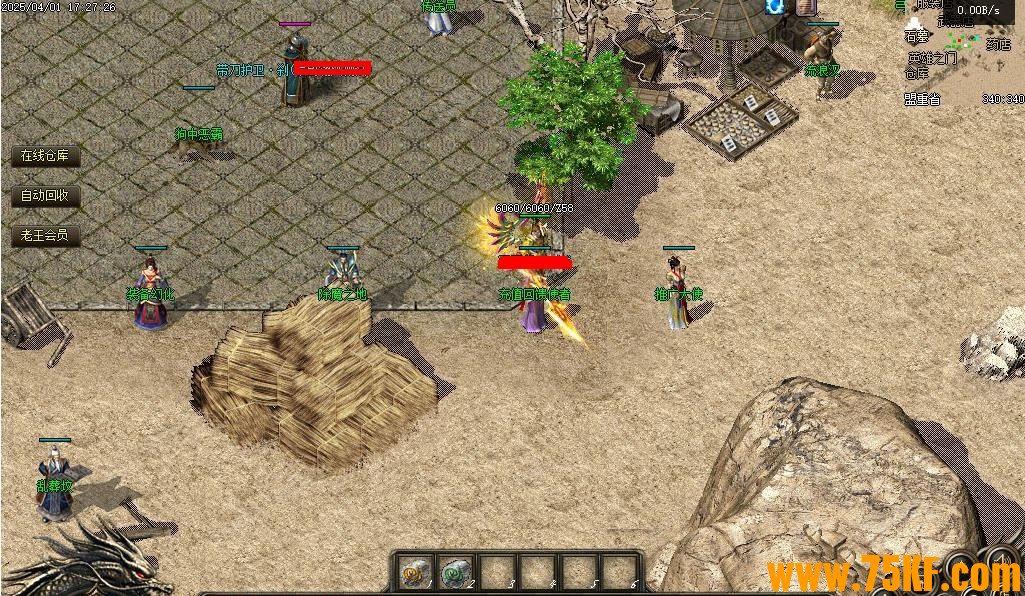This screenshot has width=1025, height=596.
Task: Toggle the 自动回收 auto-recycle button
Action: tap(45, 196)
